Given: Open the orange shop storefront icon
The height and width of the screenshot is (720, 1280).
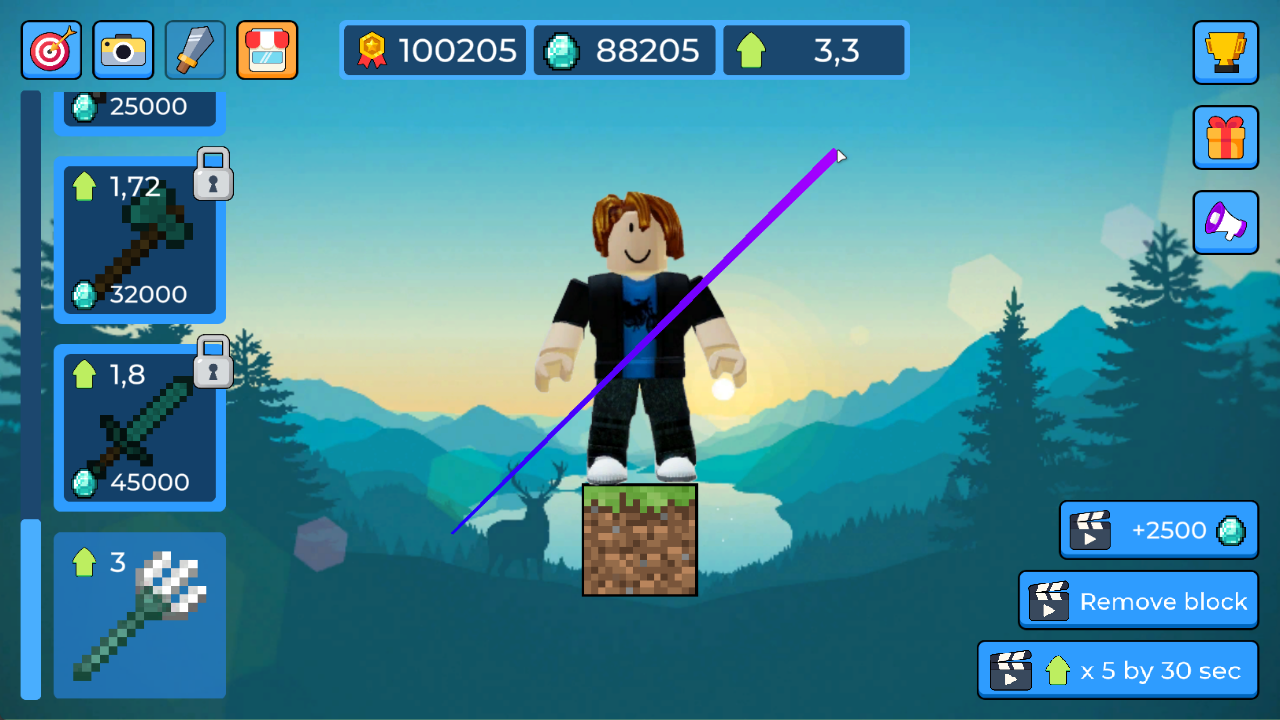Looking at the screenshot, I should pyautogui.click(x=266, y=50).
